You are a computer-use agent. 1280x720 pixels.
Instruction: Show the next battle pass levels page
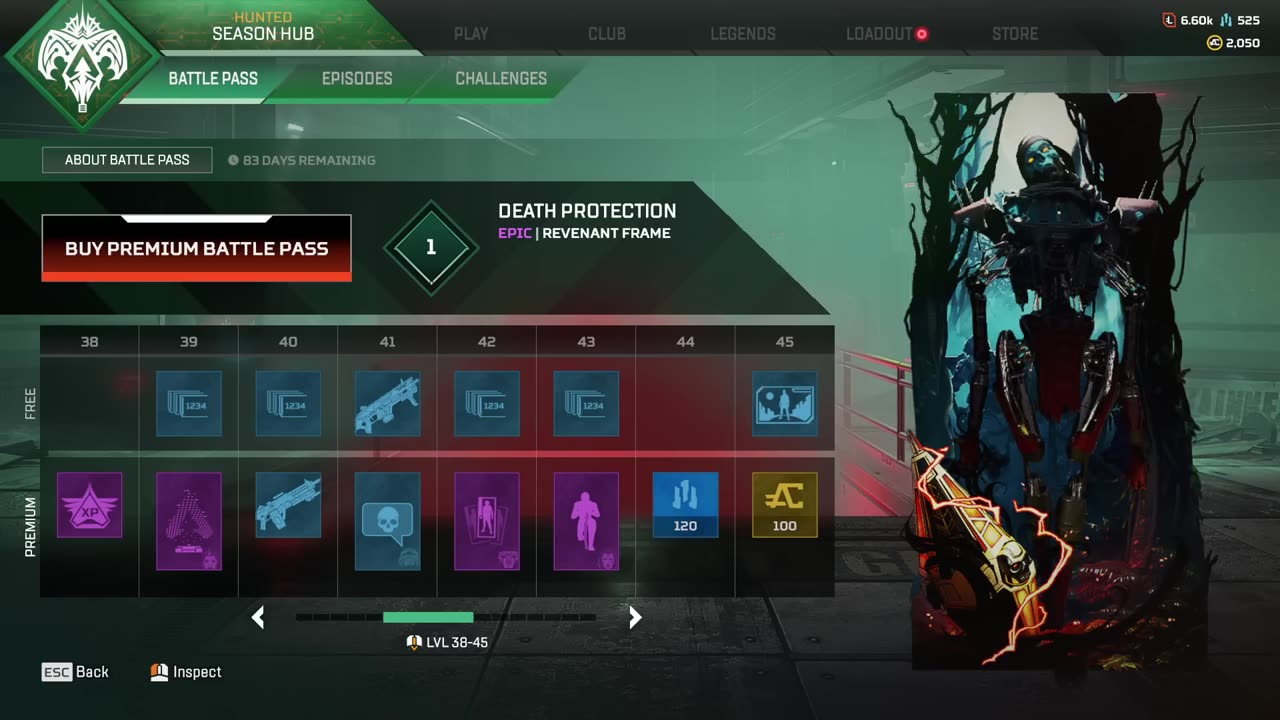click(635, 618)
